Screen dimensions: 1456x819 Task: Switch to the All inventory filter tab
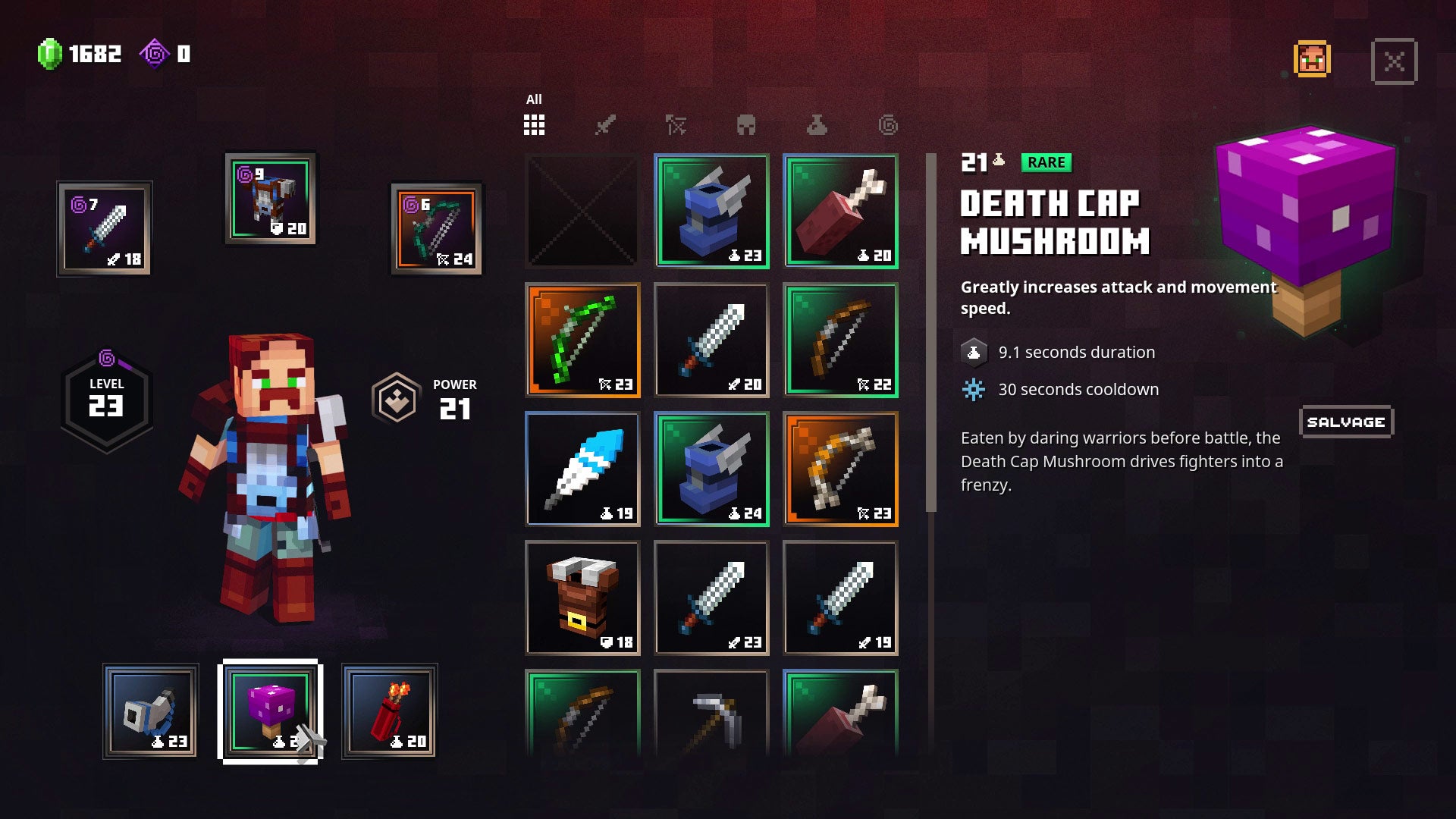click(534, 124)
